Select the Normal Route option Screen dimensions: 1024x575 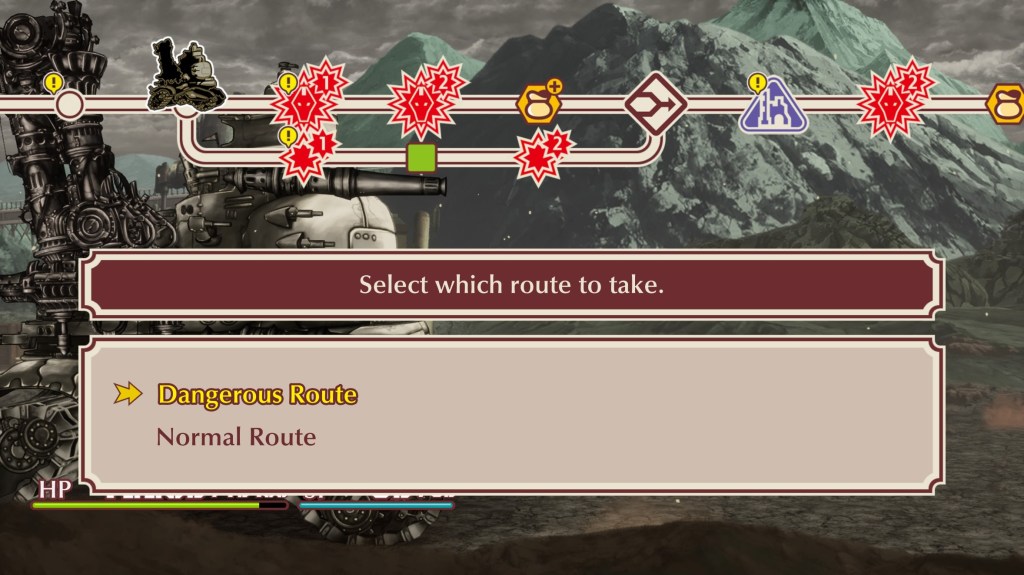(236, 437)
